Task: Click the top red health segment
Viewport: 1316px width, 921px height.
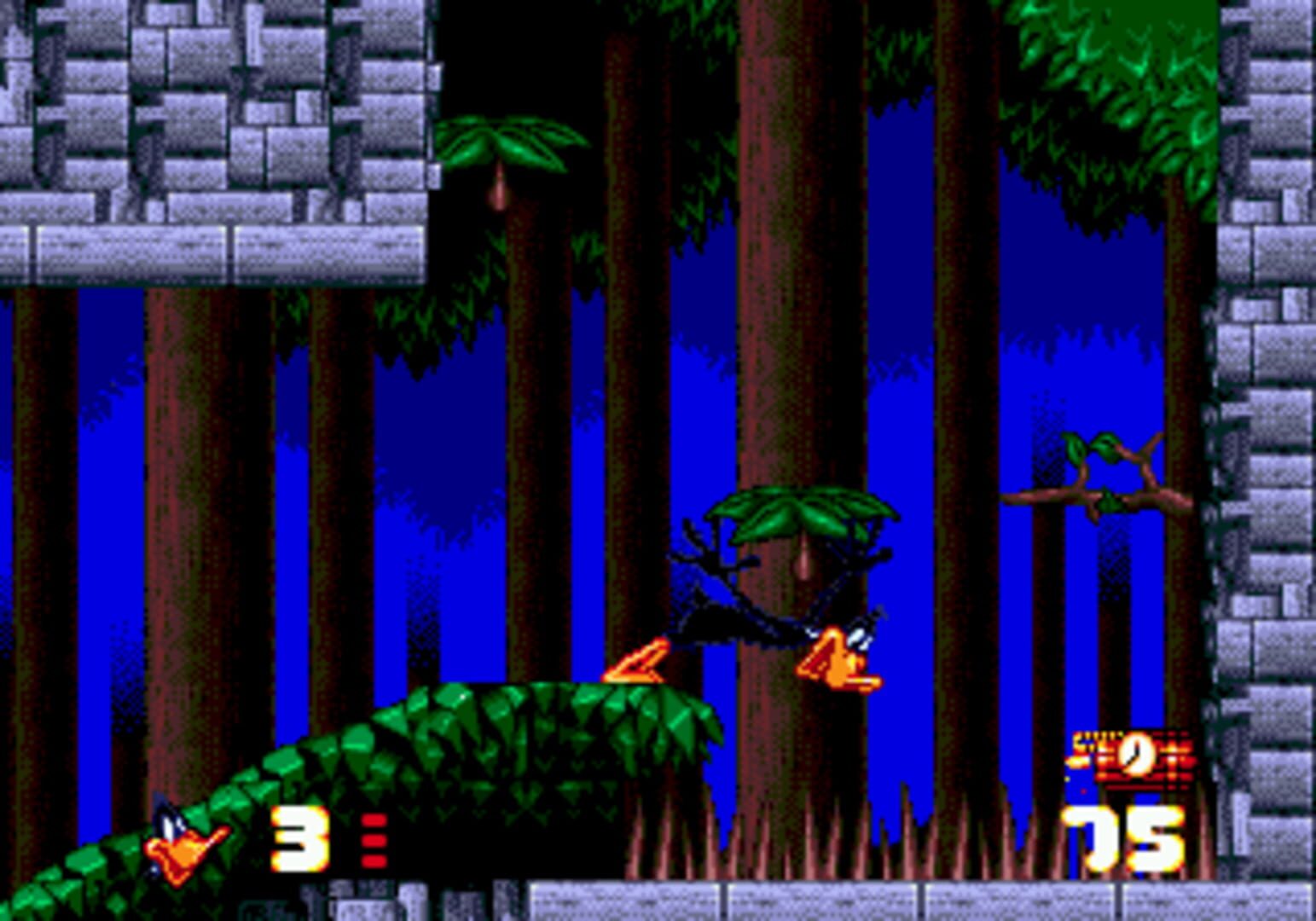Action: 374,820
